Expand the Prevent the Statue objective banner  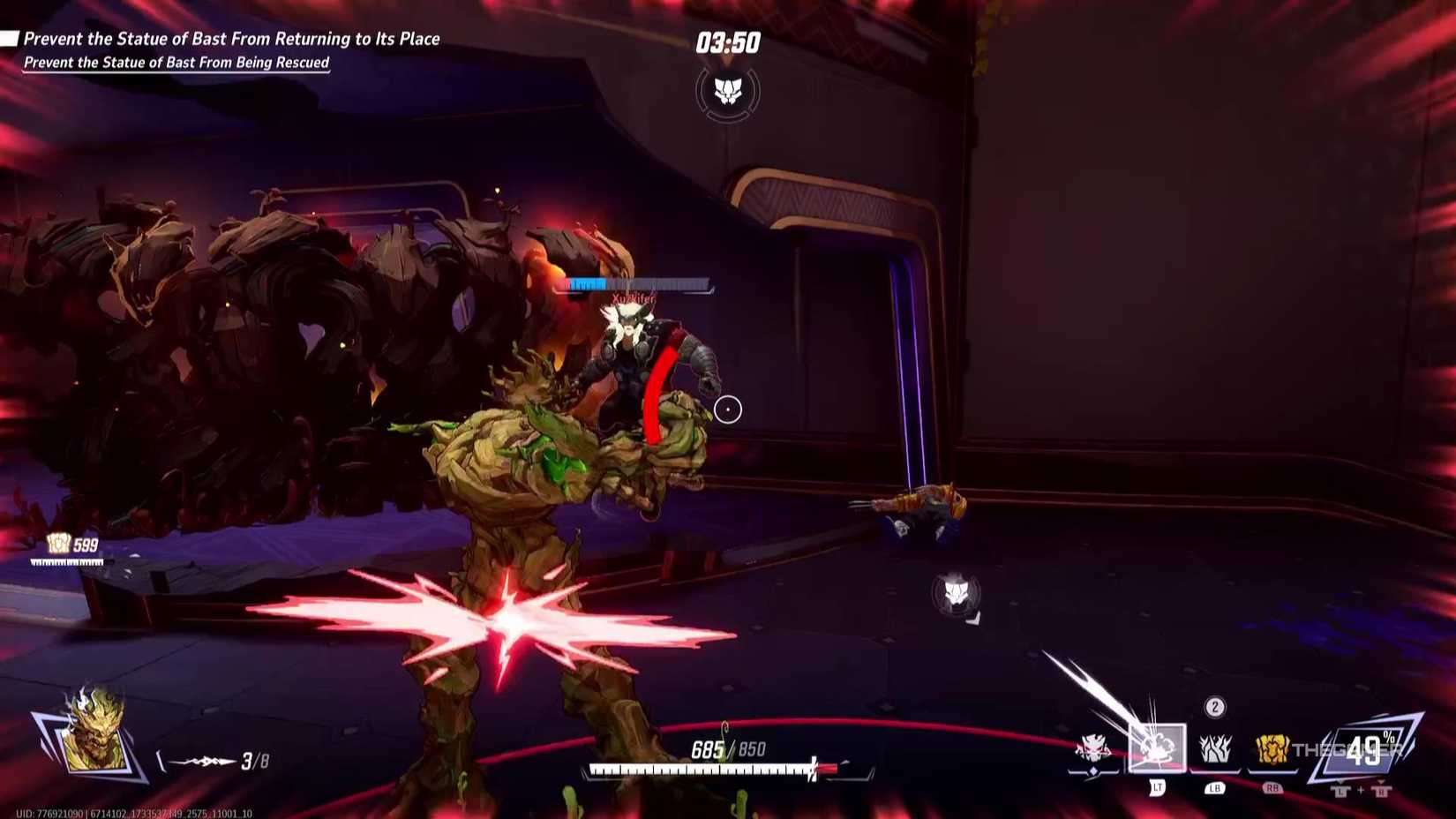[231, 39]
